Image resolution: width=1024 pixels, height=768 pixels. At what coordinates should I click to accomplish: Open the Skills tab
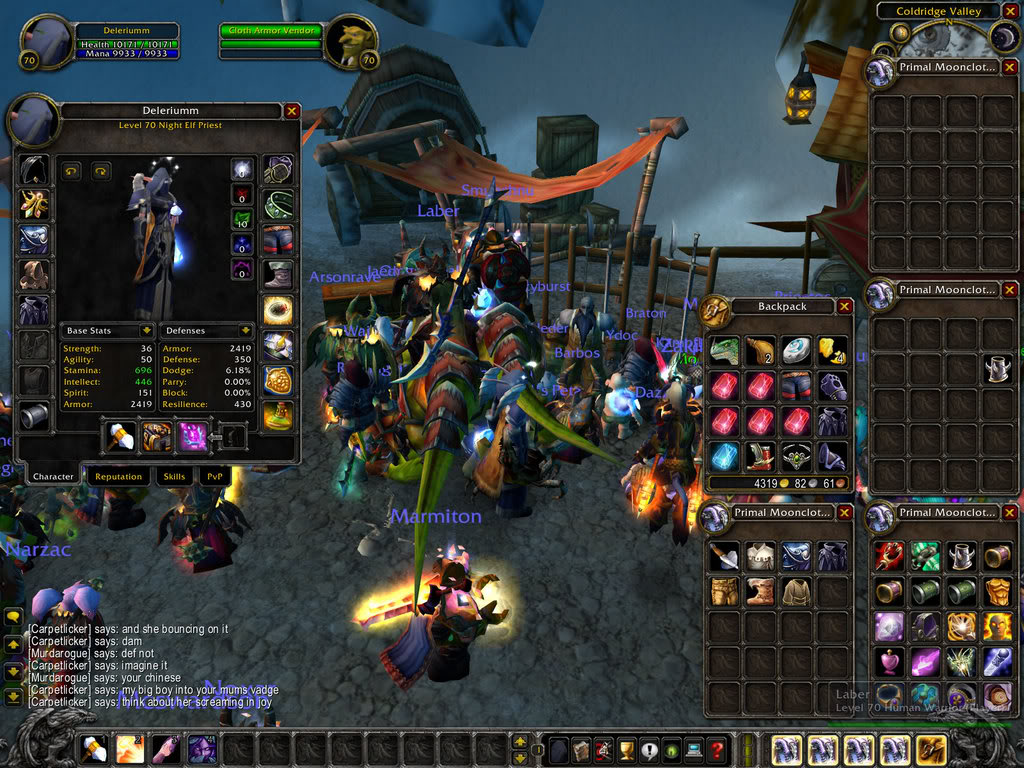(175, 477)
